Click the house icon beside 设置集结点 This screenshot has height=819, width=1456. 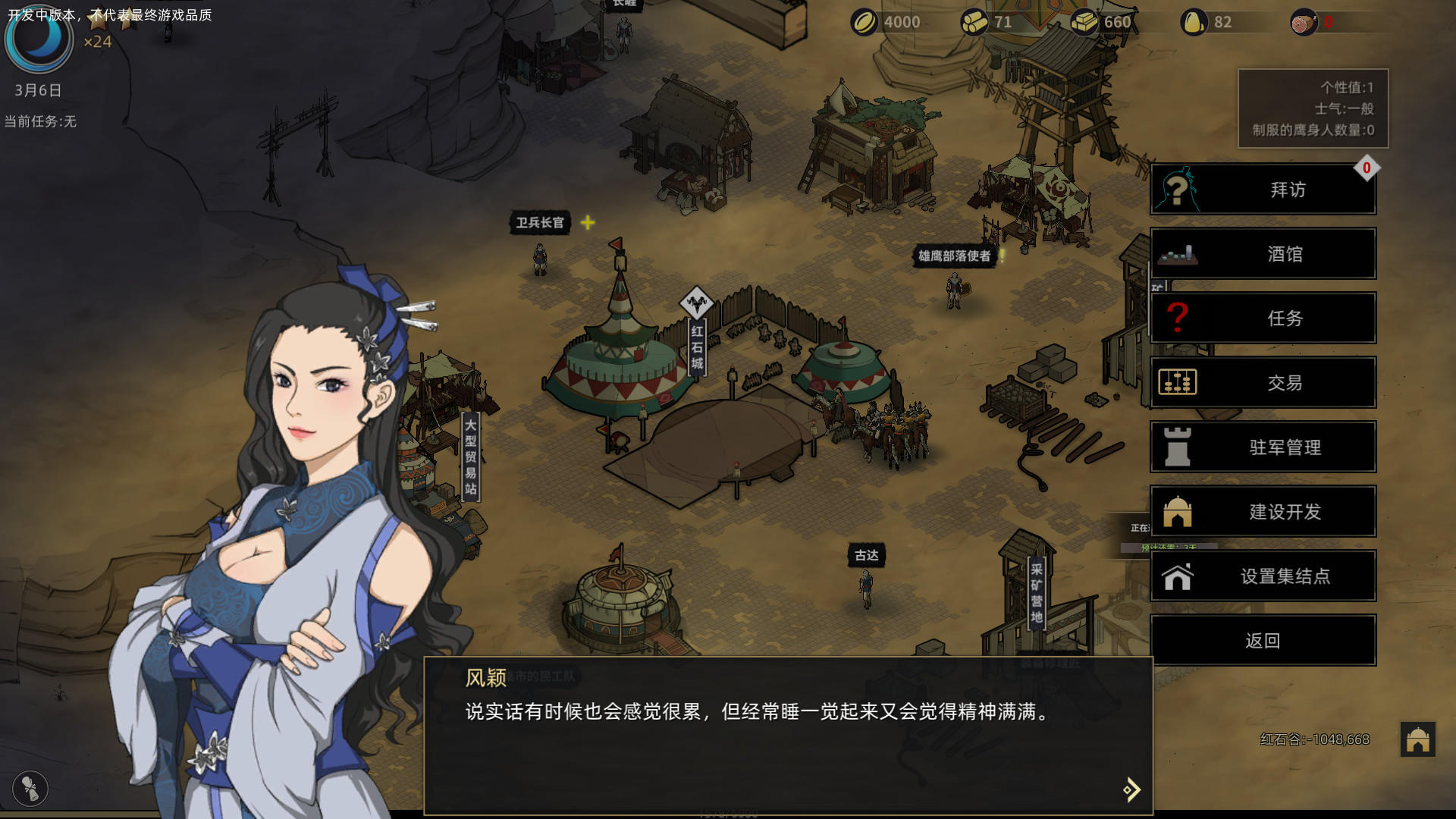pyautogui.click(x=1178, y=576)
